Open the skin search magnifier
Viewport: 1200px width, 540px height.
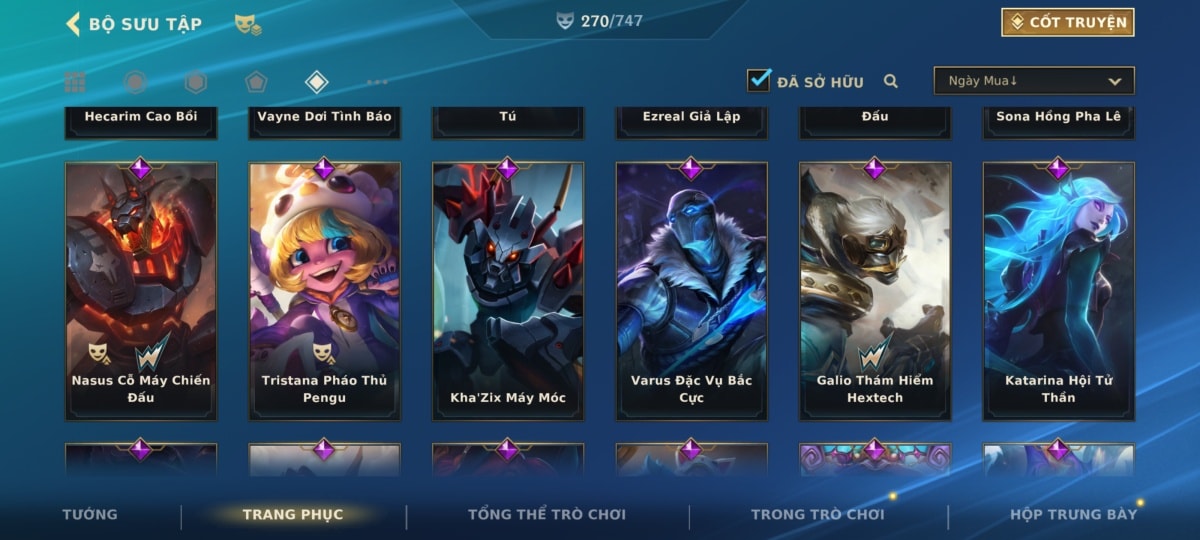pos(890,82)
